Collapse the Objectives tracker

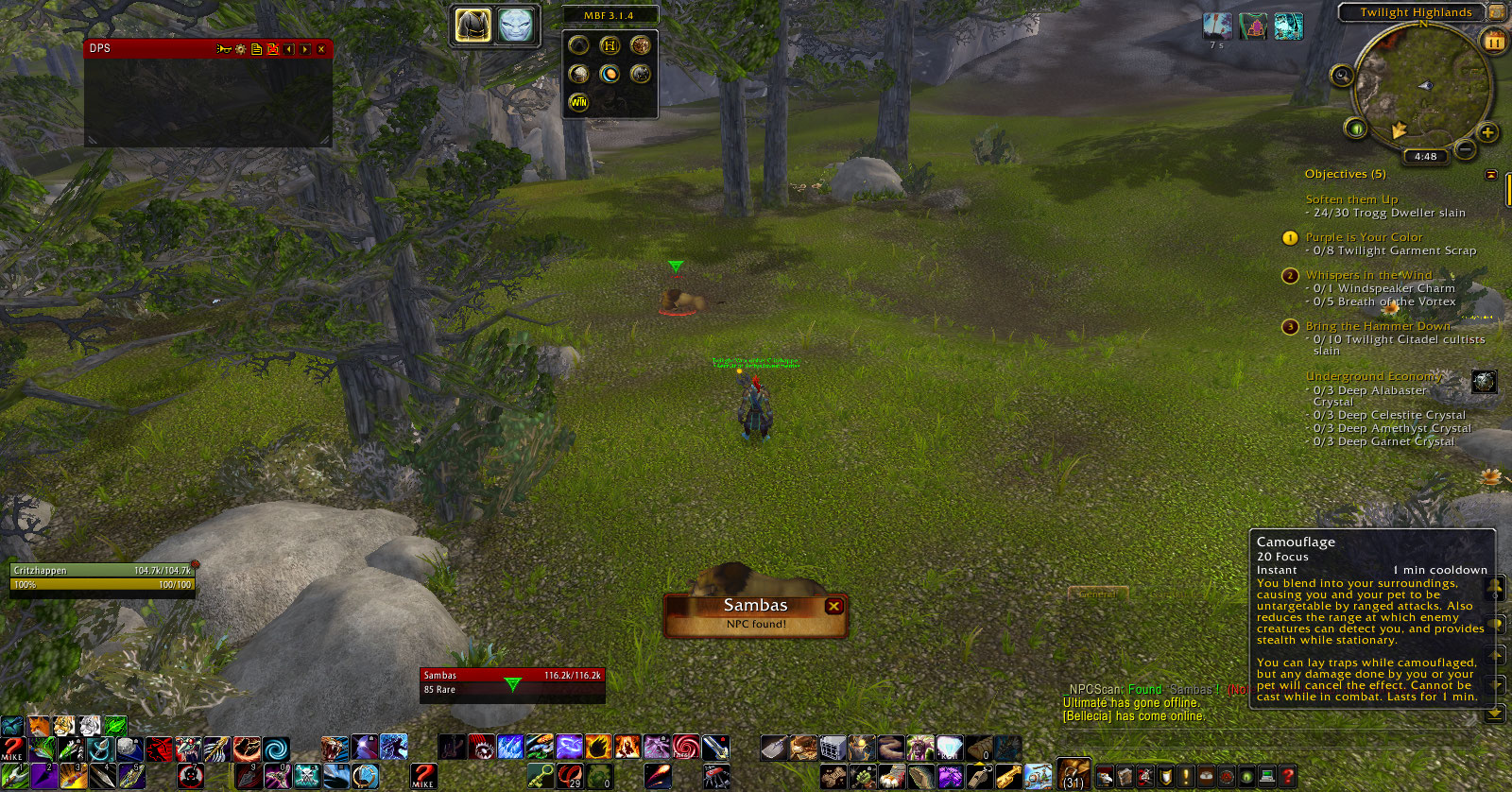(1491, 175)
